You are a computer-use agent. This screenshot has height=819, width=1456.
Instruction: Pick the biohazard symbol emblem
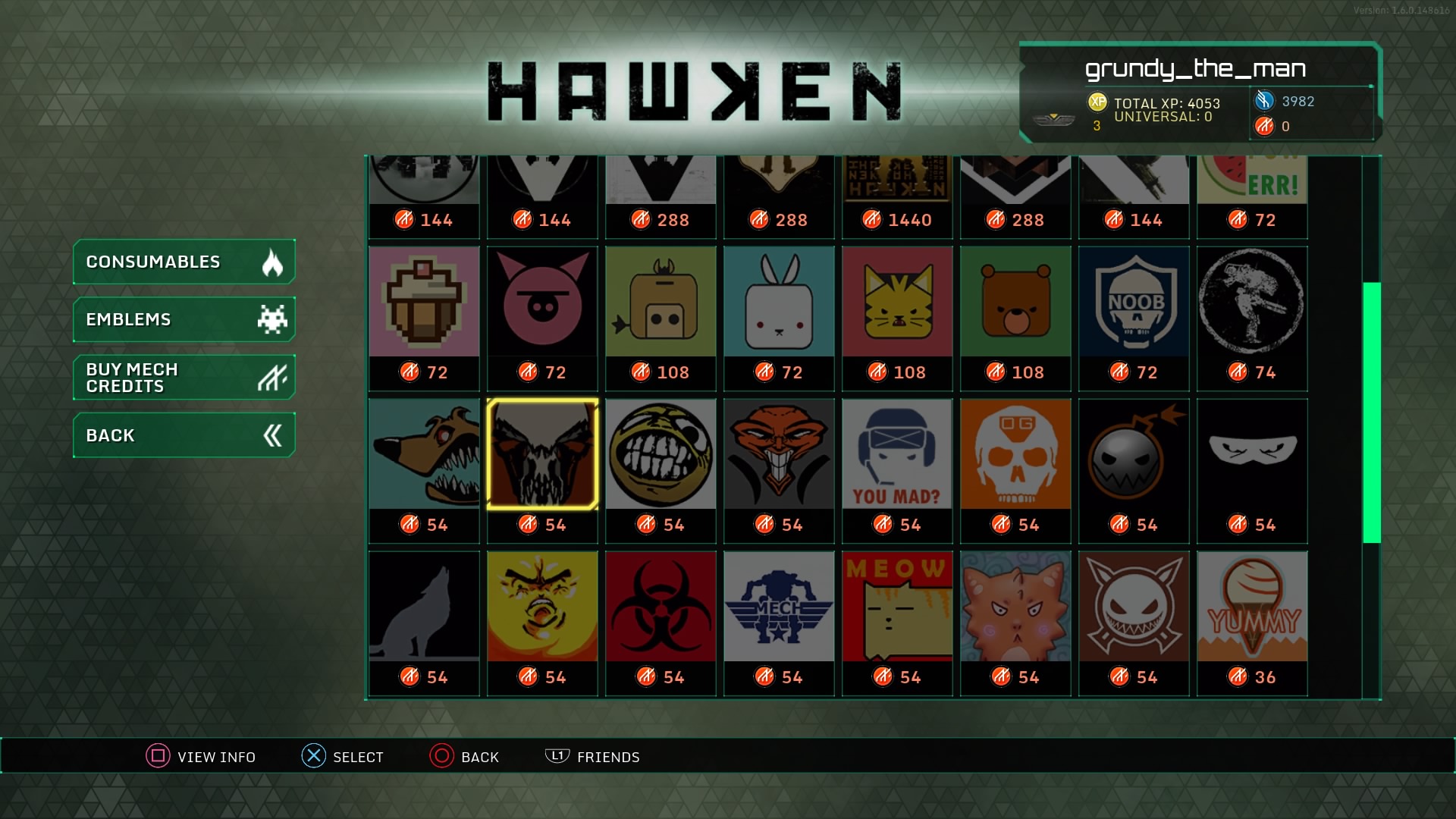[x=661, y=605]
